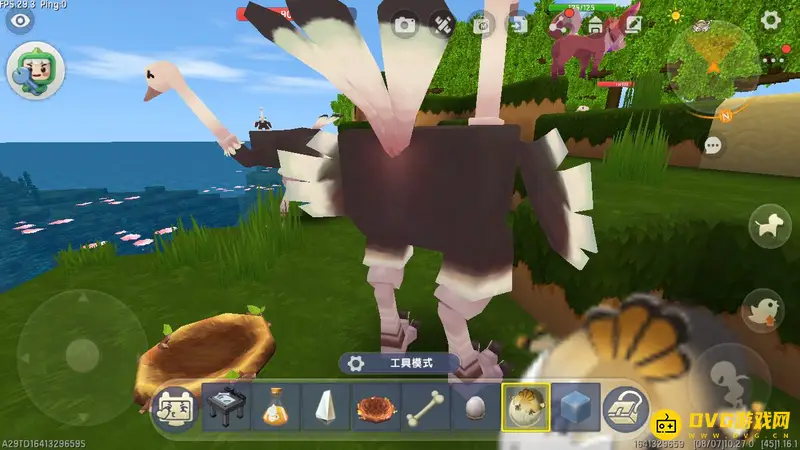Open the circular minimap

click(x=712, y=58)
